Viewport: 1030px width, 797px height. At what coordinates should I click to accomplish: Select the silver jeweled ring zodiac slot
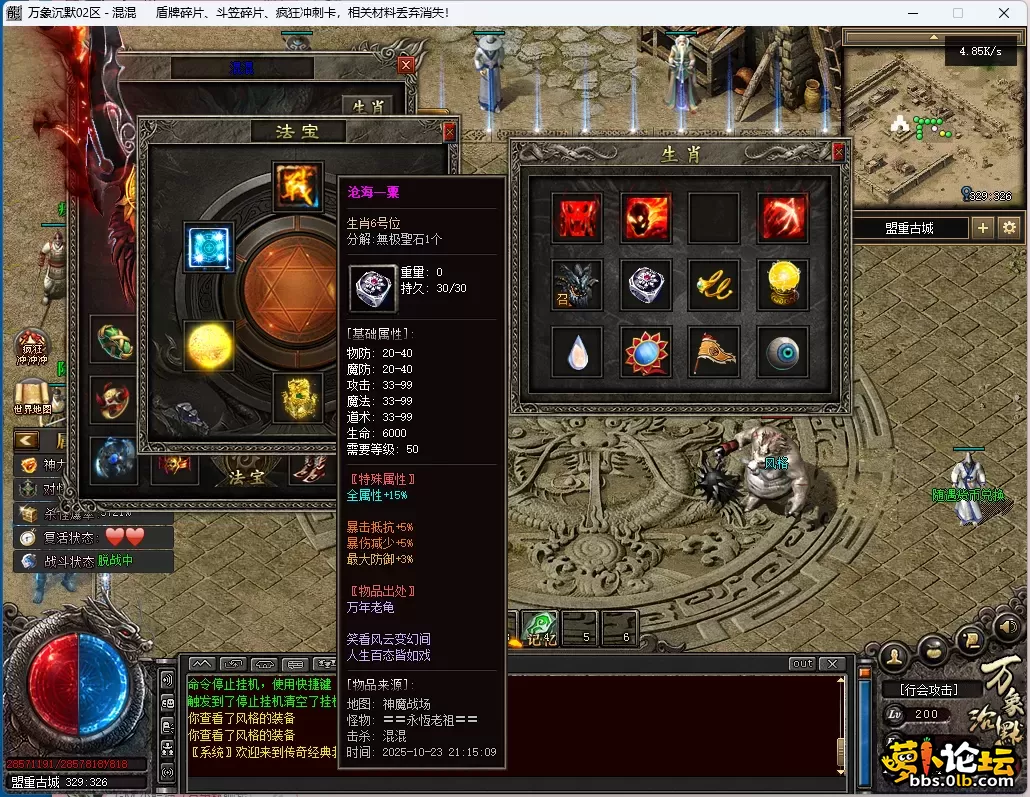pos(645,285)
